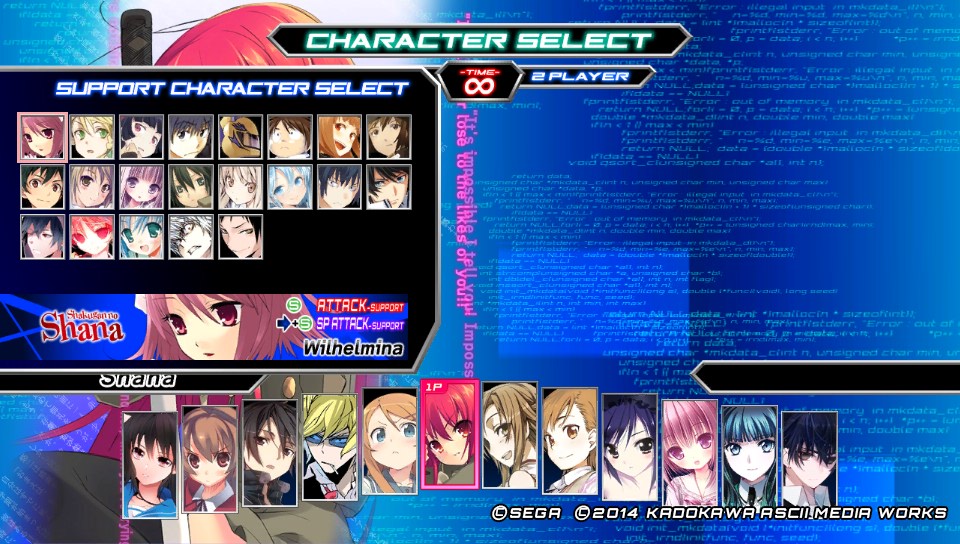Image resolution: width=960 pixels, height=544 pixels.
Task: Pick Accelerator, the white spiky-haired support
Action: click(x=191, y=237)
